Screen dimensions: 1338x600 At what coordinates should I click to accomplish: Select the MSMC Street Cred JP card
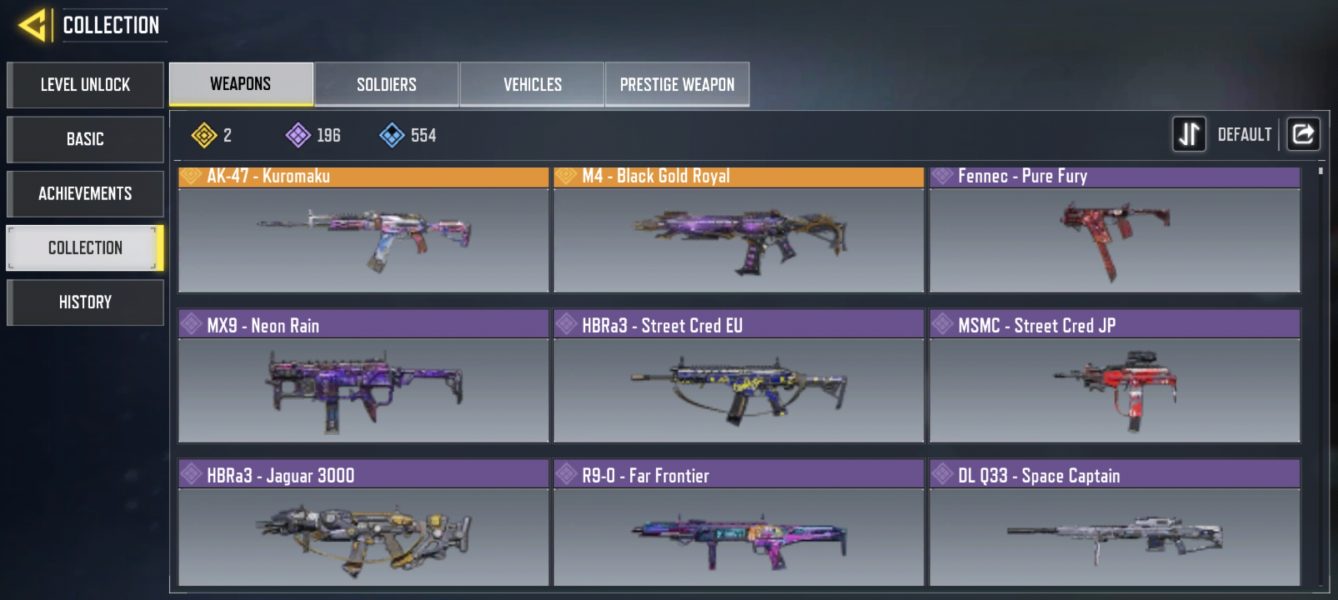[x=1114, y=377]
